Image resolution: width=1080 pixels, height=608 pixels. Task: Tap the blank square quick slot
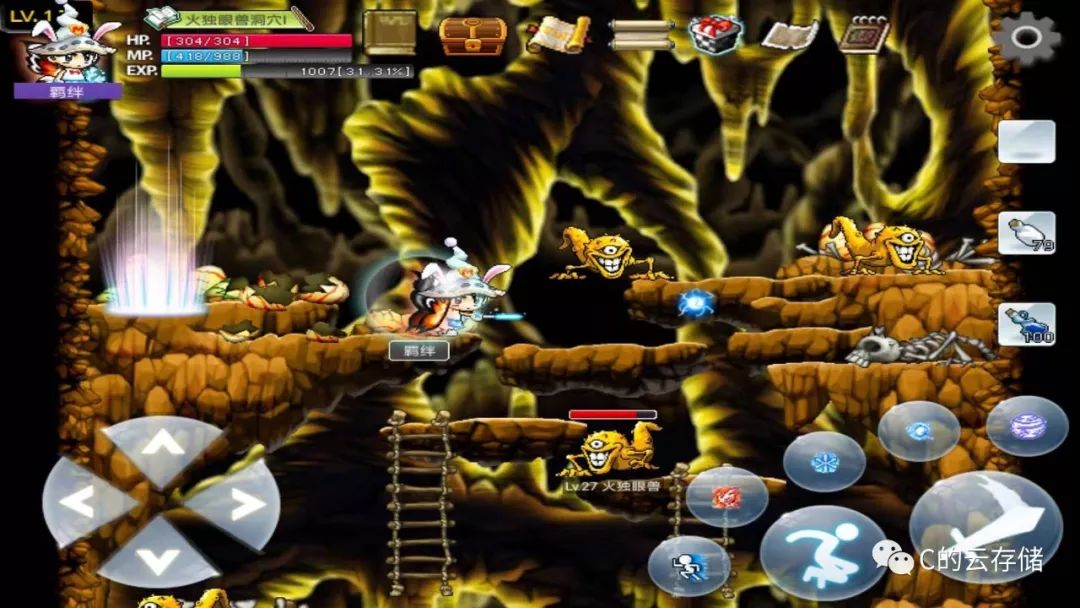(1026, 142)
